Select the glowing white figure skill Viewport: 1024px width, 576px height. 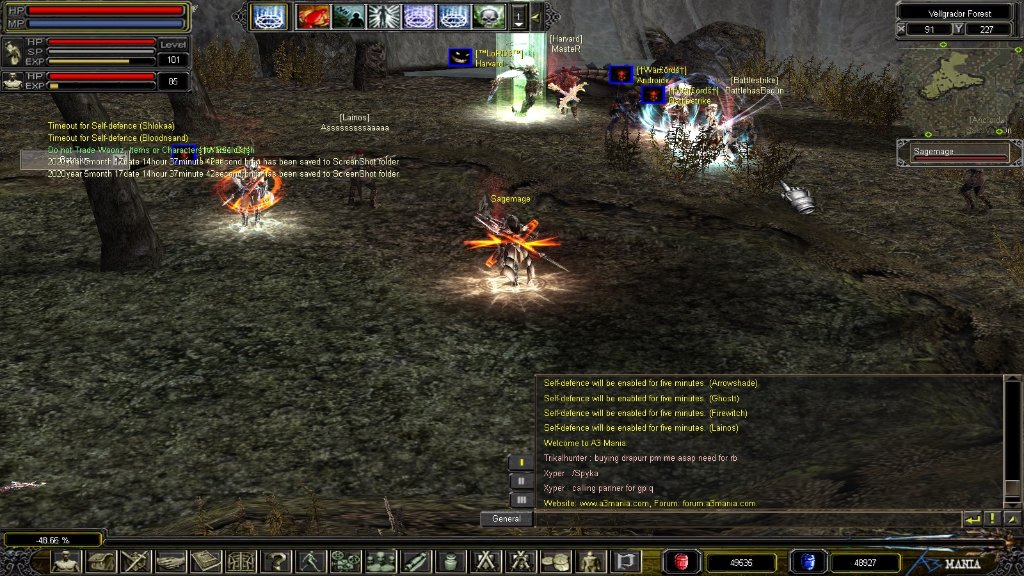tap(384, 16)
